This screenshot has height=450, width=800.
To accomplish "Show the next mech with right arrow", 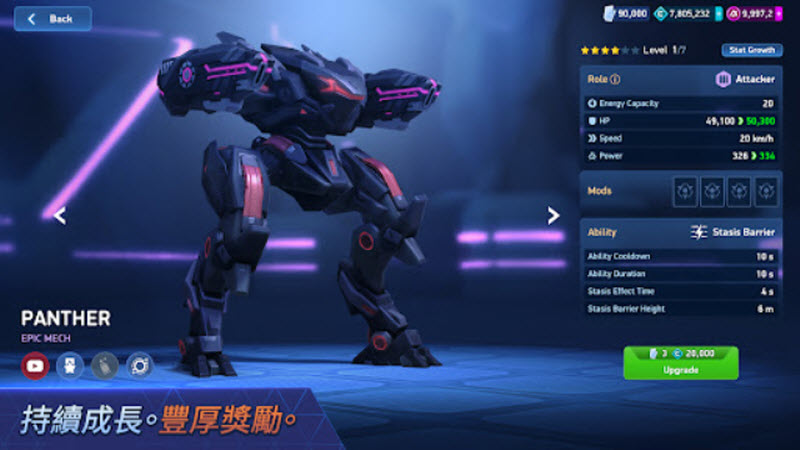I will 553,215.
